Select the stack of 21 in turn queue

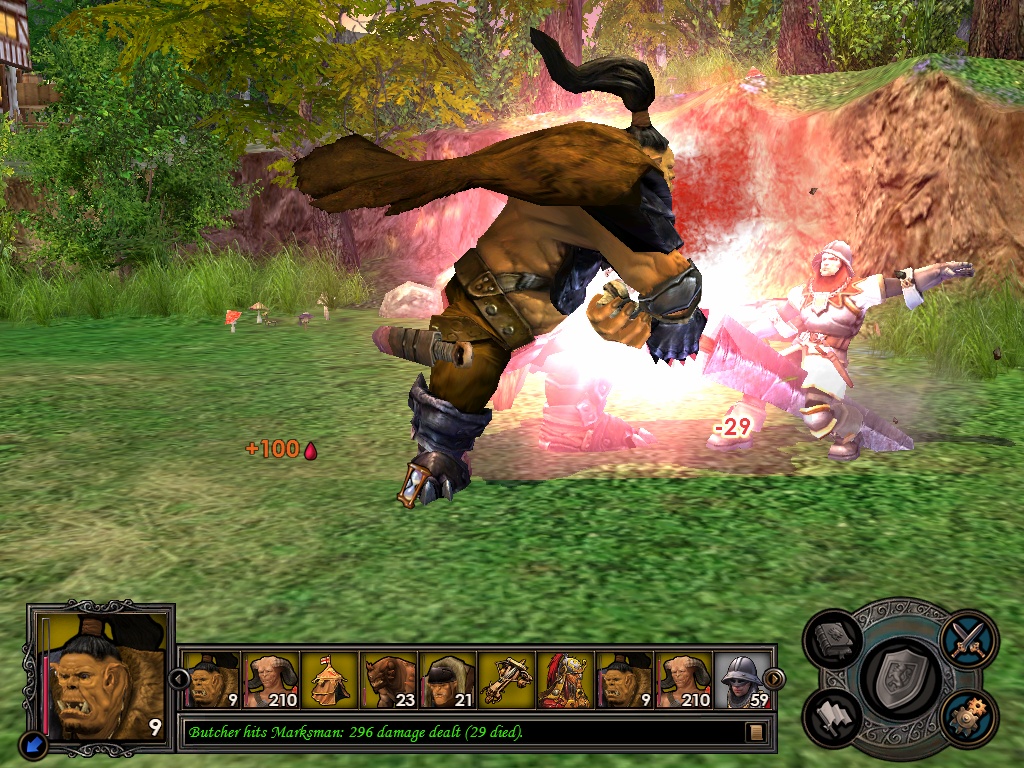pyautogui.click(x=447, y=680)
